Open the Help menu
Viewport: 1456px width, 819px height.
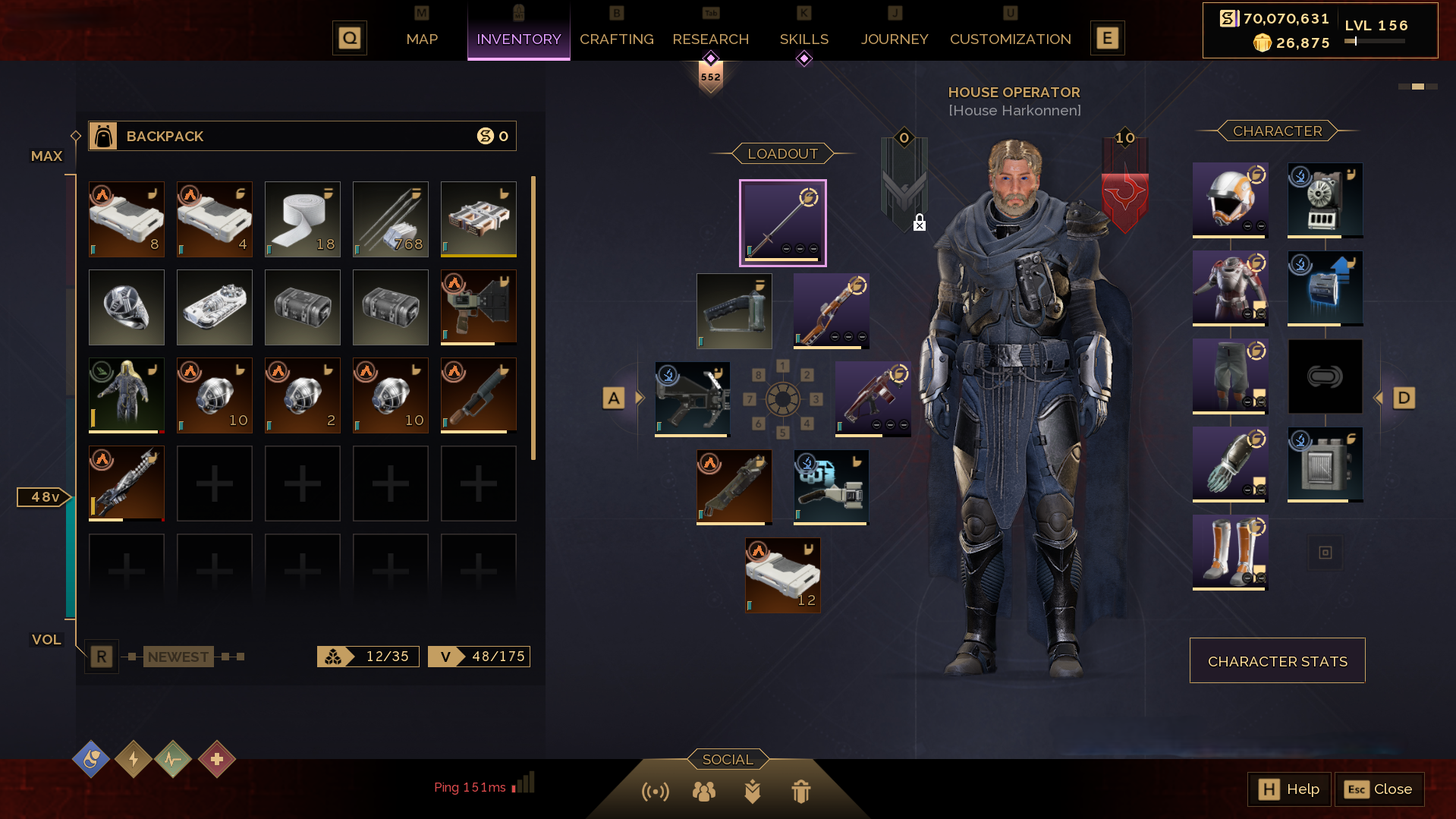[x=1288, y=789]
